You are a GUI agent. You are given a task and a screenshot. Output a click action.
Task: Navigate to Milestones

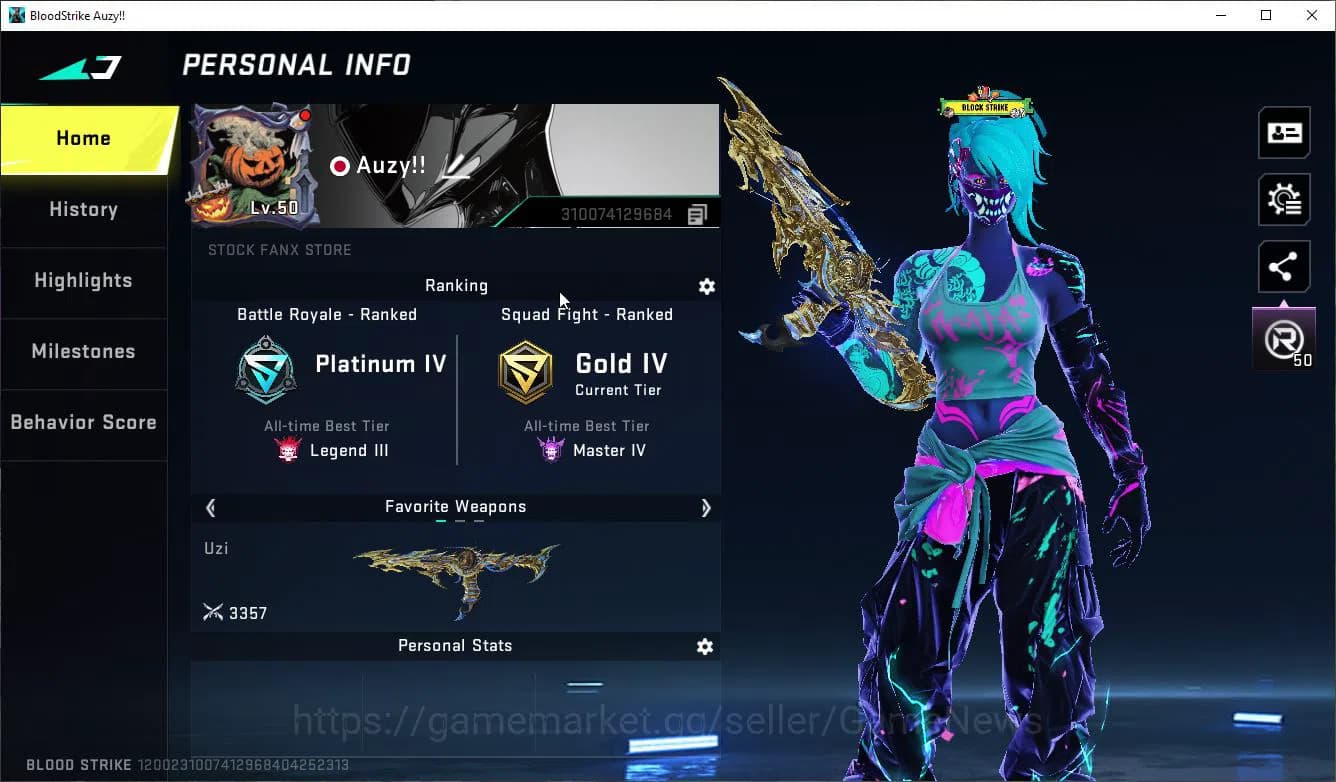pos(83,352)
